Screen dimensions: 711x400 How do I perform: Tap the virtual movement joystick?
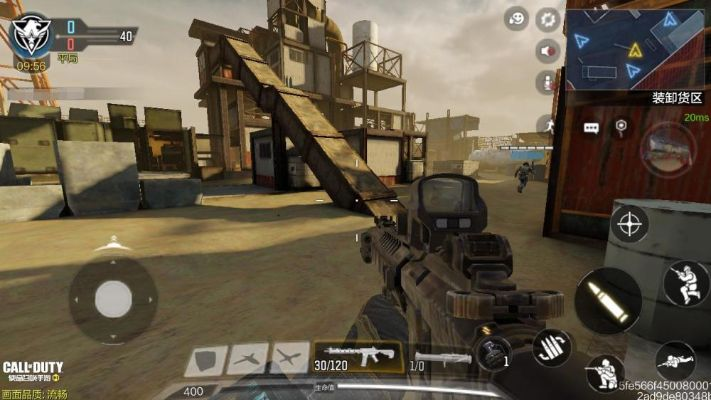[113, 298]
